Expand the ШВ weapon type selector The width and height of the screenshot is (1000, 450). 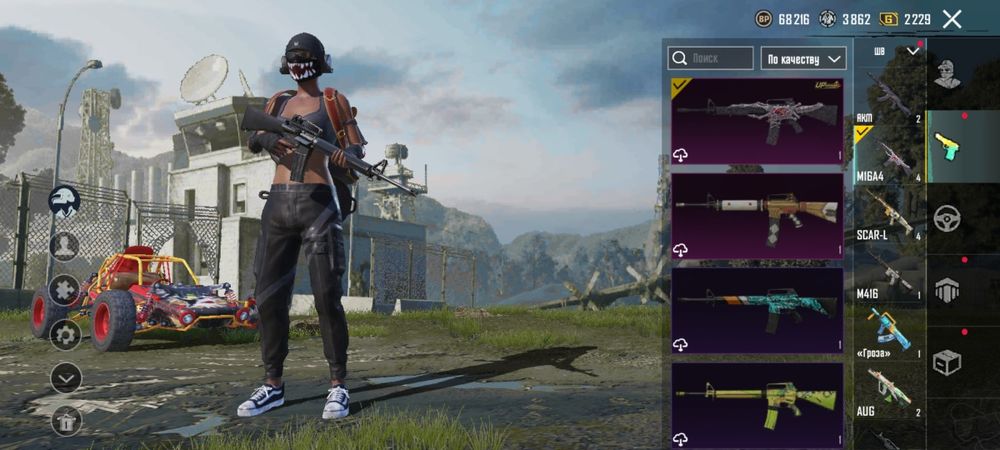pos(896,51)
